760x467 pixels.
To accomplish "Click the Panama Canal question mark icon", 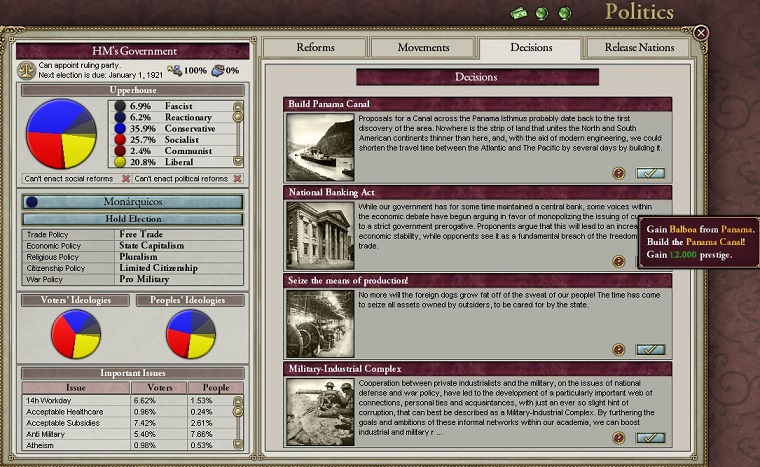I will tap(619, 173).
